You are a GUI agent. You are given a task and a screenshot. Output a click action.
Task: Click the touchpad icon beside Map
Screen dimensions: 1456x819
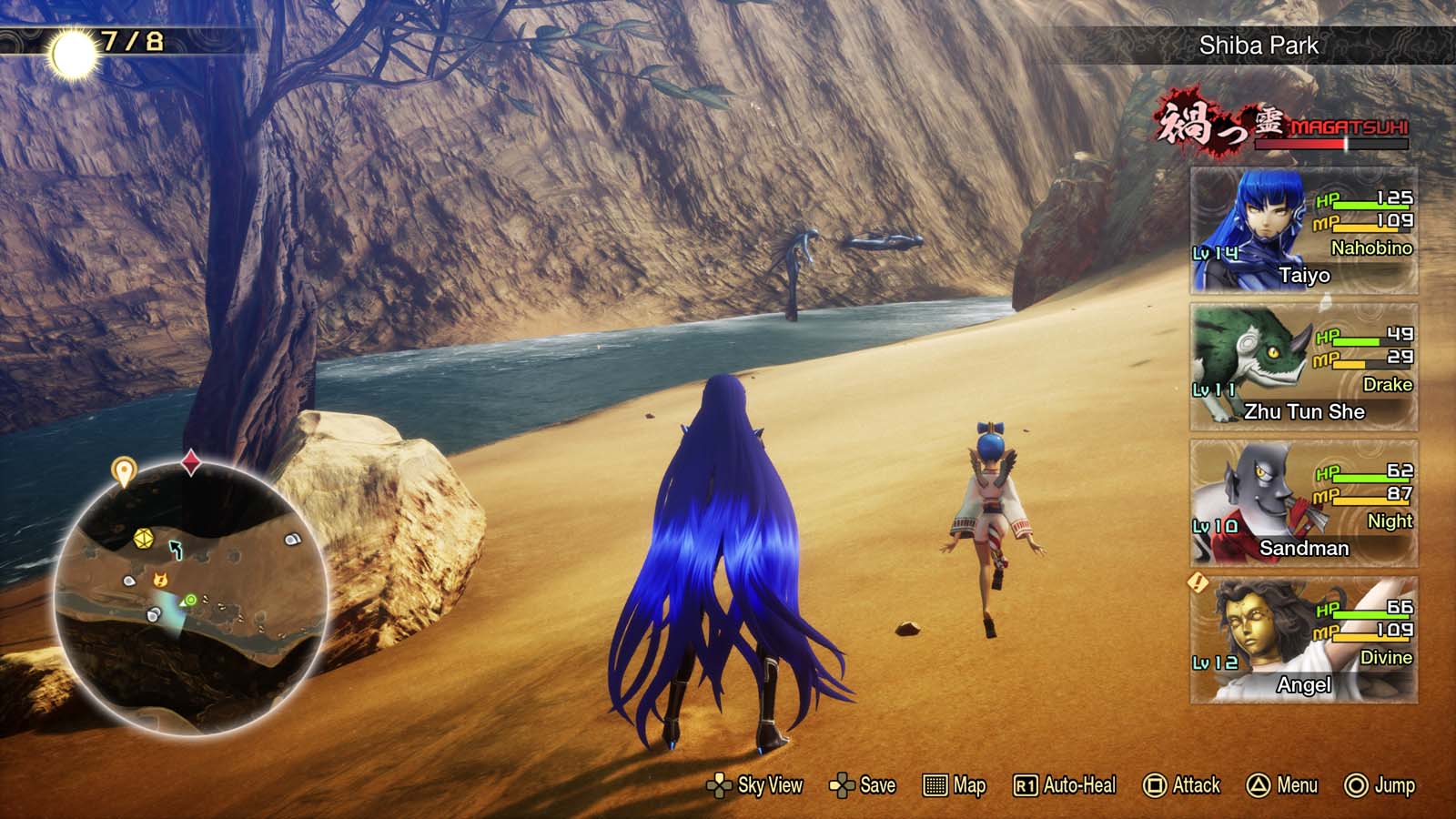pos(935,784)
